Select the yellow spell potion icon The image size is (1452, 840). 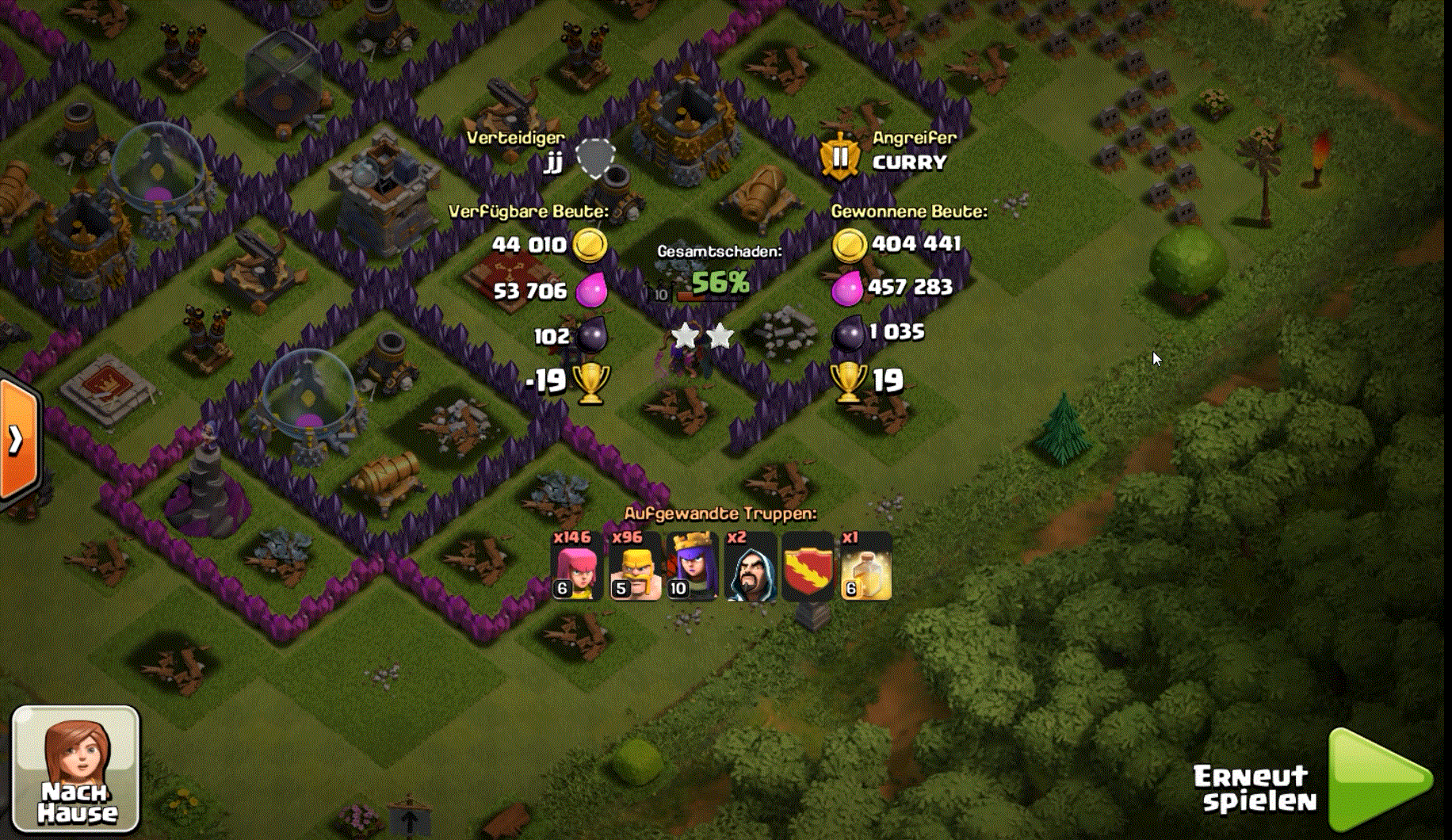point(866,567)
